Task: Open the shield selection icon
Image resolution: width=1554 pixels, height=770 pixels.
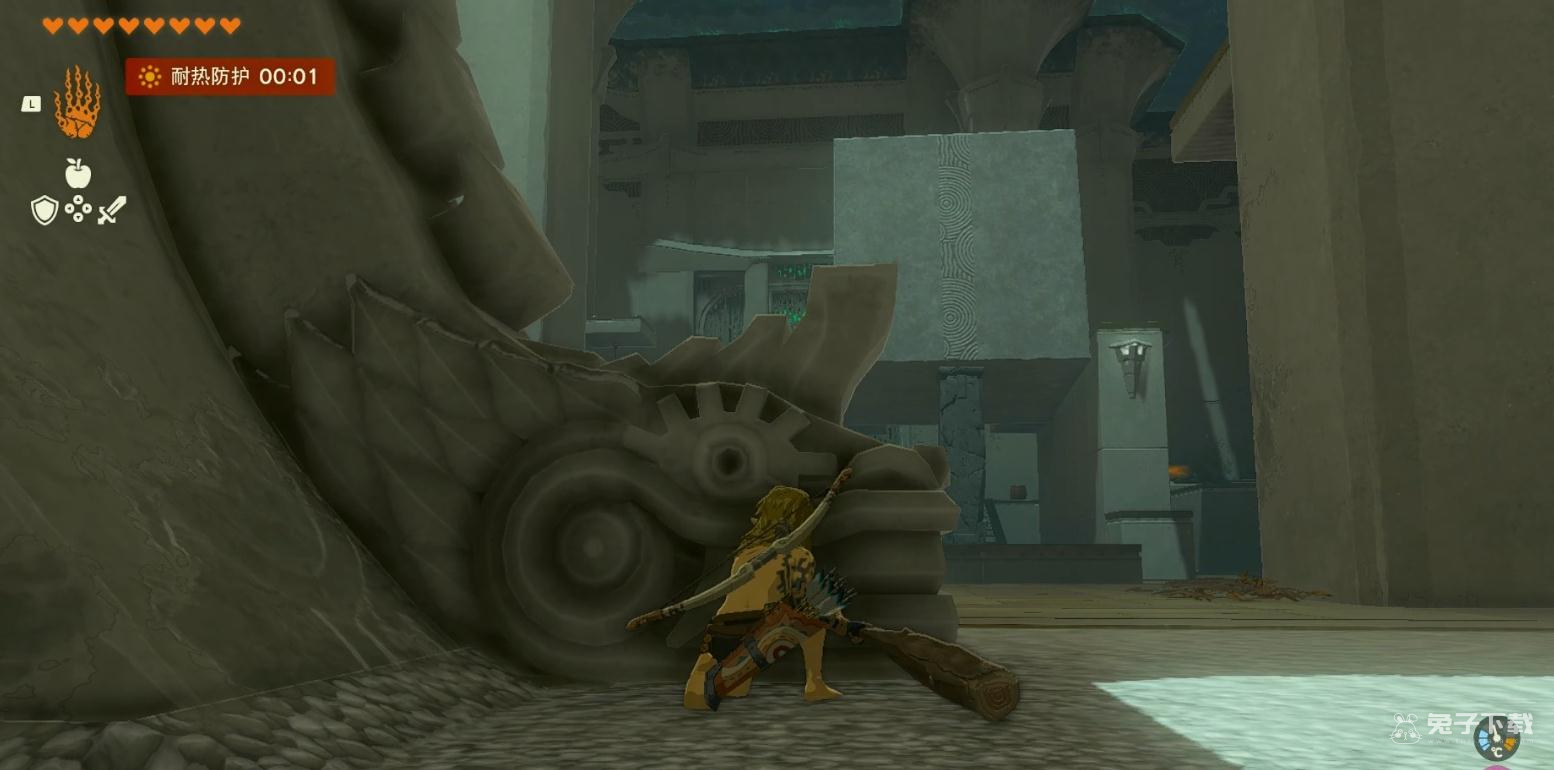Action: click(44, 210)
